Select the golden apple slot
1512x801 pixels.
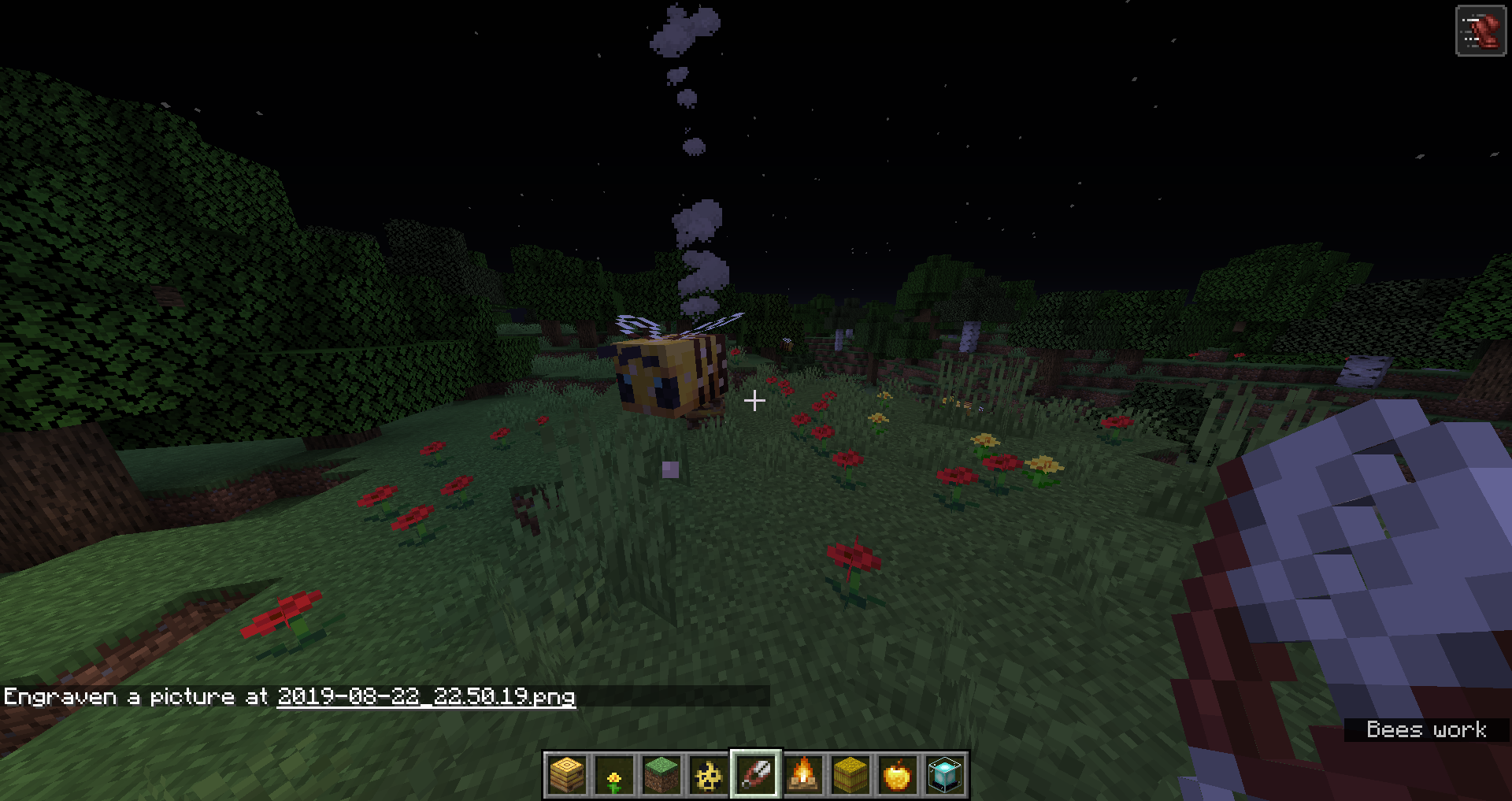pos(898,775)
